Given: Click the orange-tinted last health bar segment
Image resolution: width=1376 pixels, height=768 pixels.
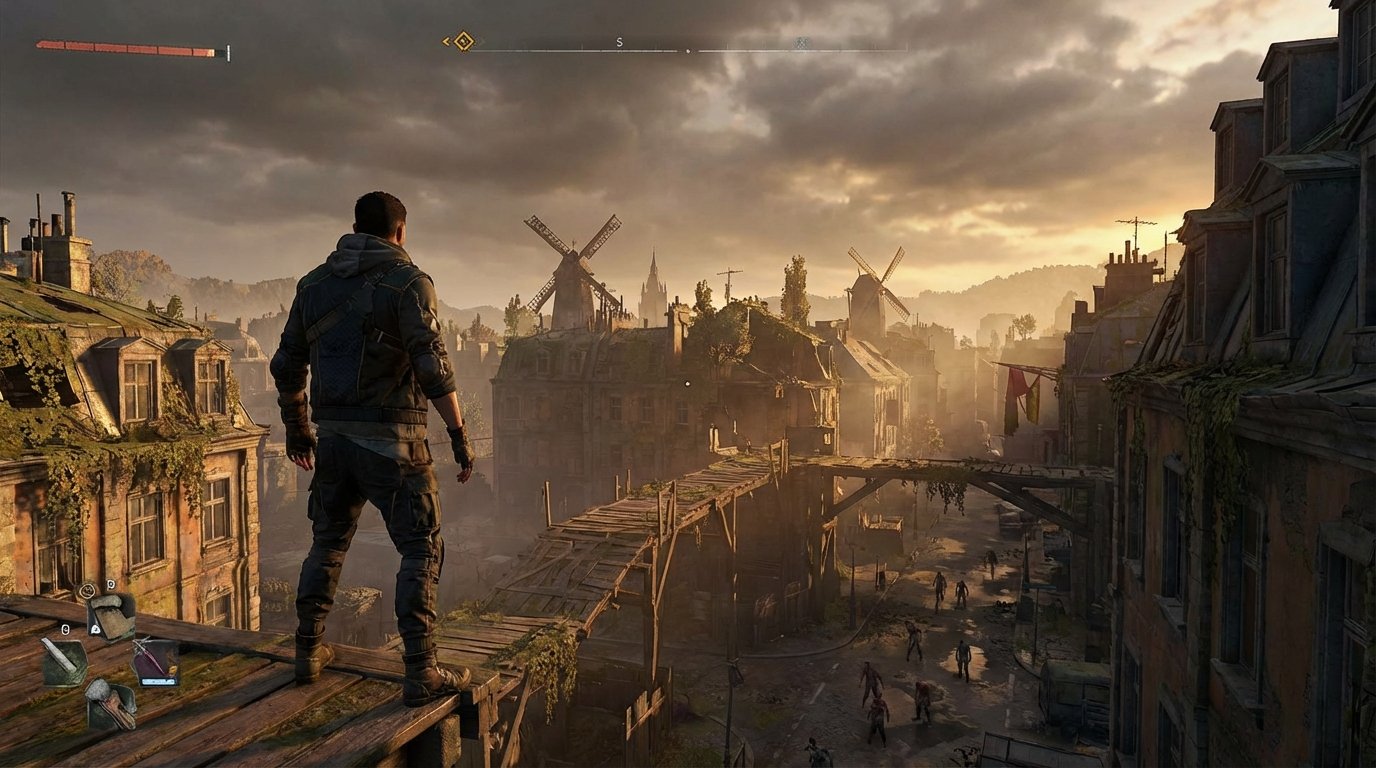Looking at the screenshot, I should (210, 52).
